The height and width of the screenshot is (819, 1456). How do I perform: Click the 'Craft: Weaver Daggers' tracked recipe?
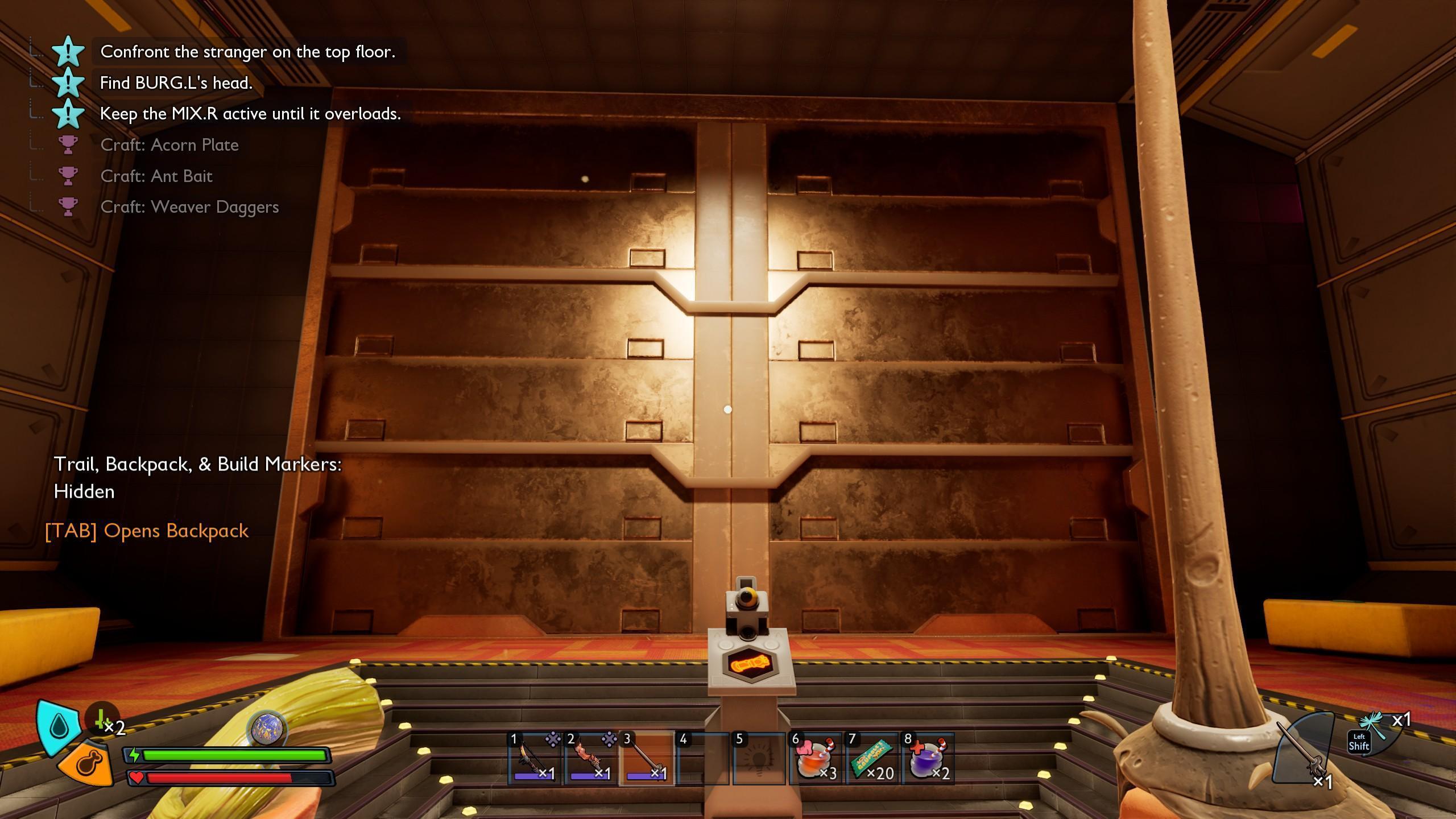point(189,207)
